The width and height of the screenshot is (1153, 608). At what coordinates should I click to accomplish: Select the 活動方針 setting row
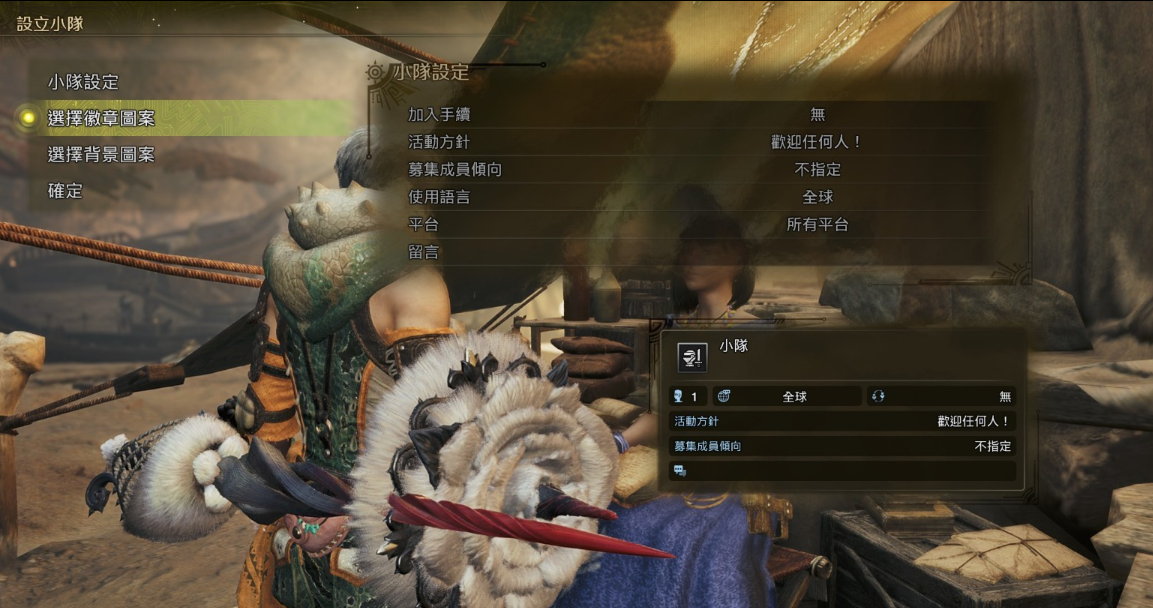pyautogui.click(x=700, y=142)
